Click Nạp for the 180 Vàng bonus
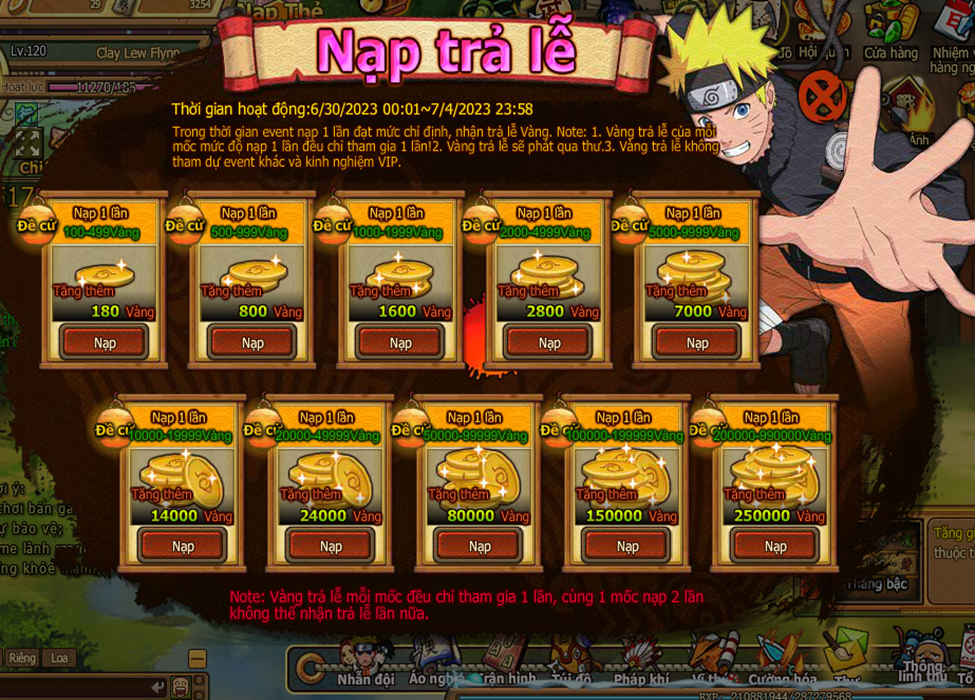Viewport: 975px width, 700px height. pyautogui.click(x=105, y=343)
